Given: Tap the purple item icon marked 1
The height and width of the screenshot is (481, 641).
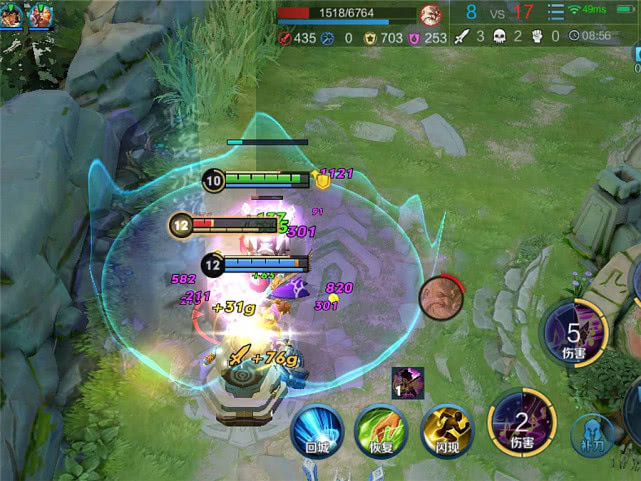Looking at the screenshot, I should (x=407, y=383).
